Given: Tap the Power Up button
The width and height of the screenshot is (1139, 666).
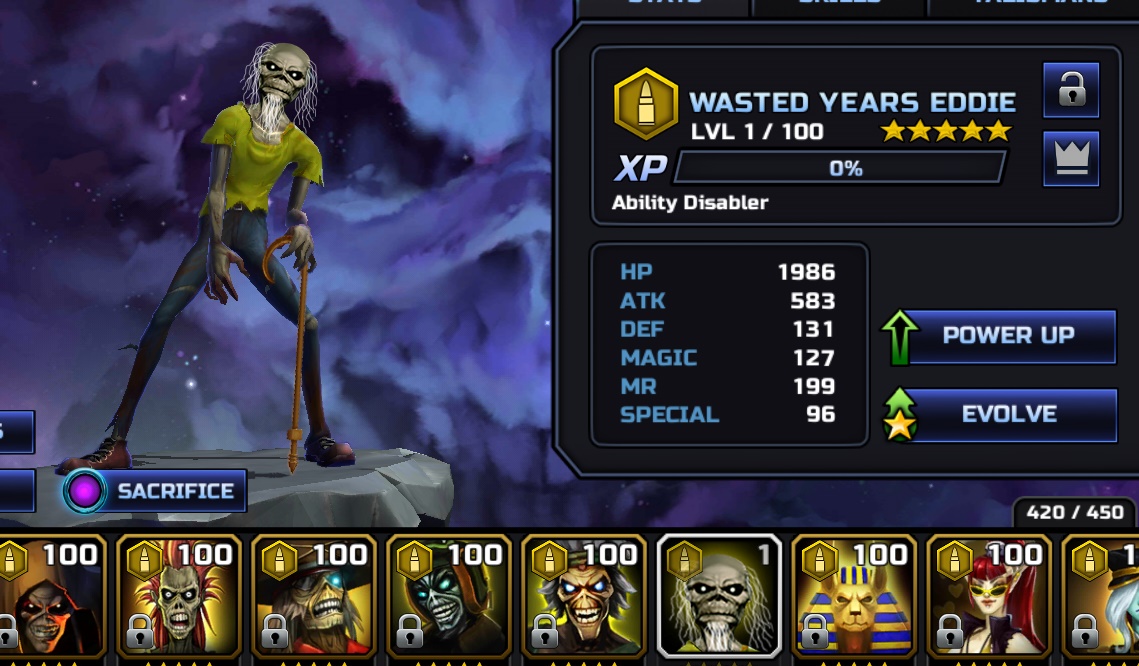Looking at the screenshot, I should [x=1008, y=336].
